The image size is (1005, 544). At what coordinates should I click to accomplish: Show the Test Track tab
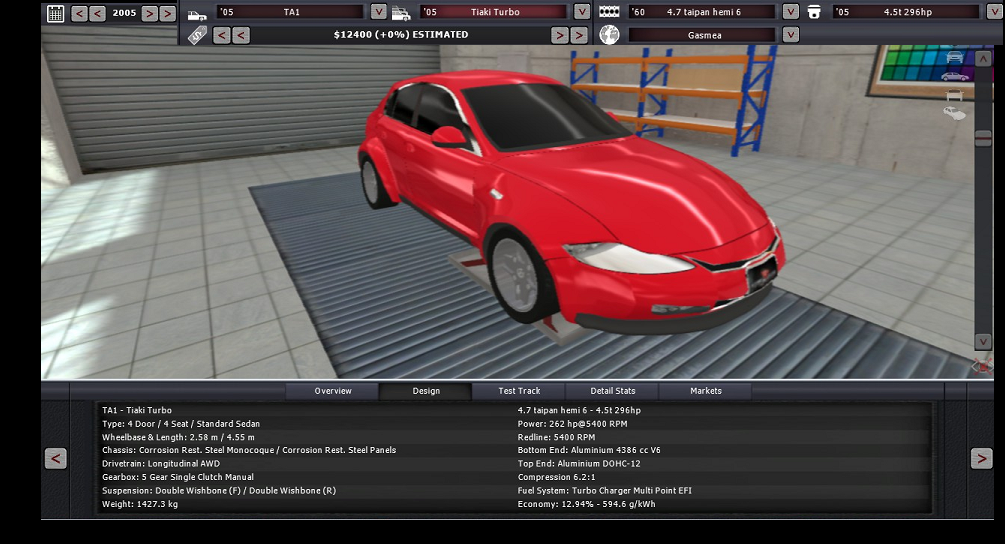(519, 391)
